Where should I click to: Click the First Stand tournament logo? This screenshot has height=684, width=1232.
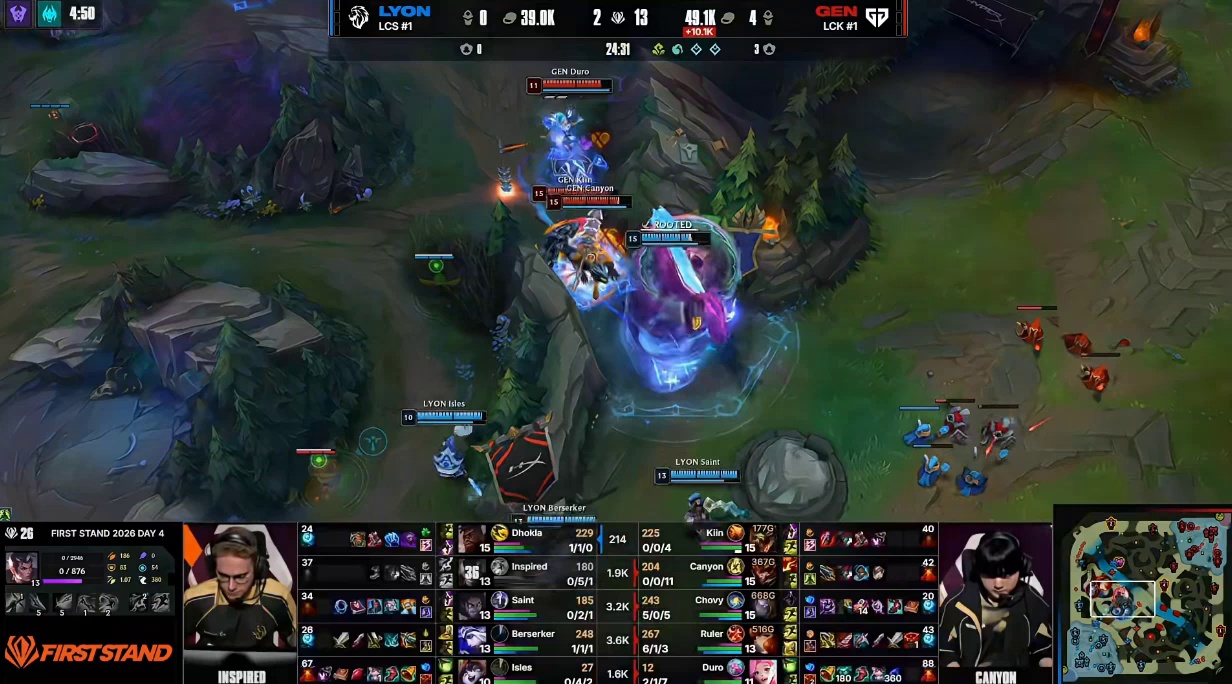(90, 653)
